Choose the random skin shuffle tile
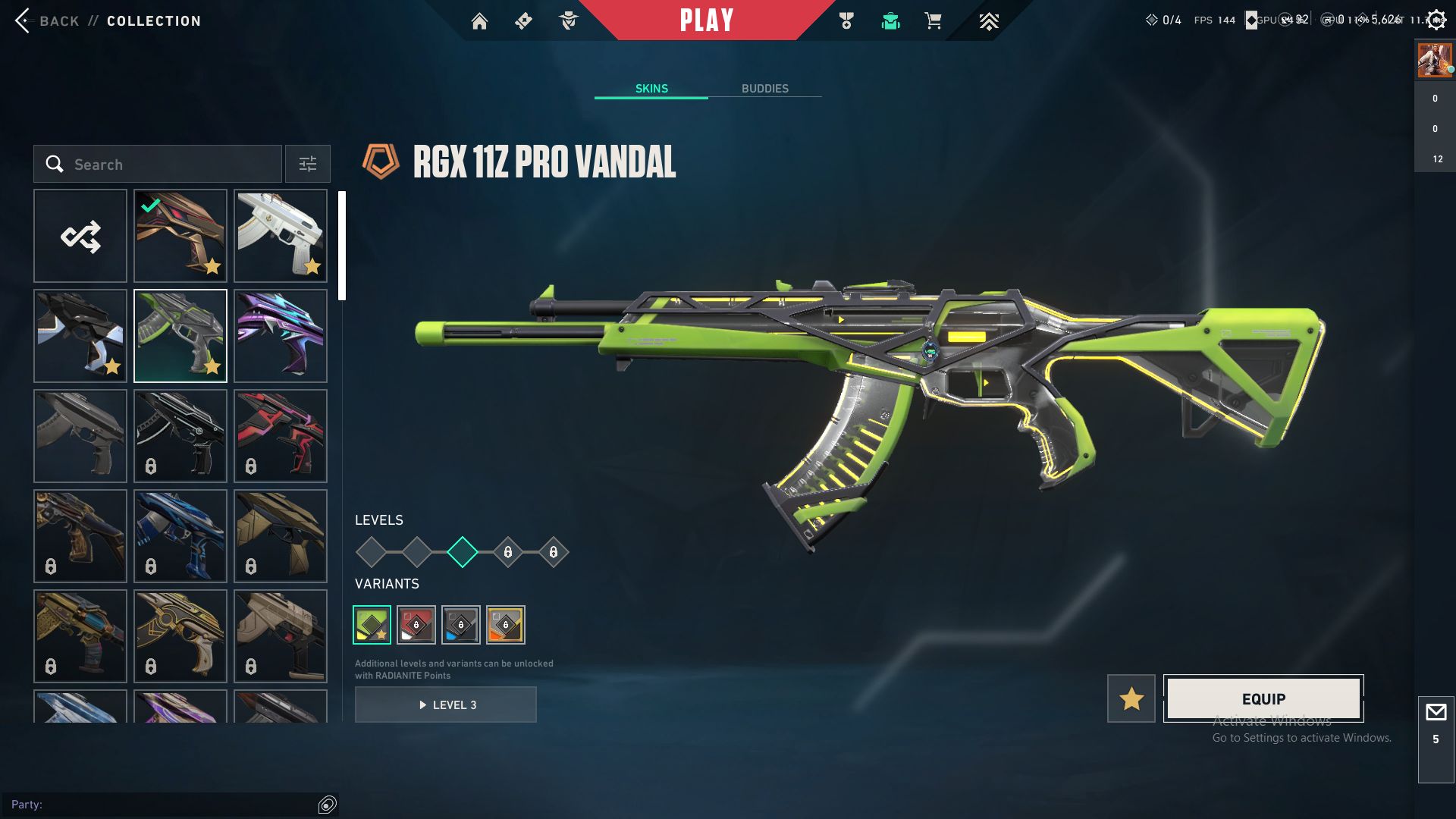1456x819 pixels. 80,237
